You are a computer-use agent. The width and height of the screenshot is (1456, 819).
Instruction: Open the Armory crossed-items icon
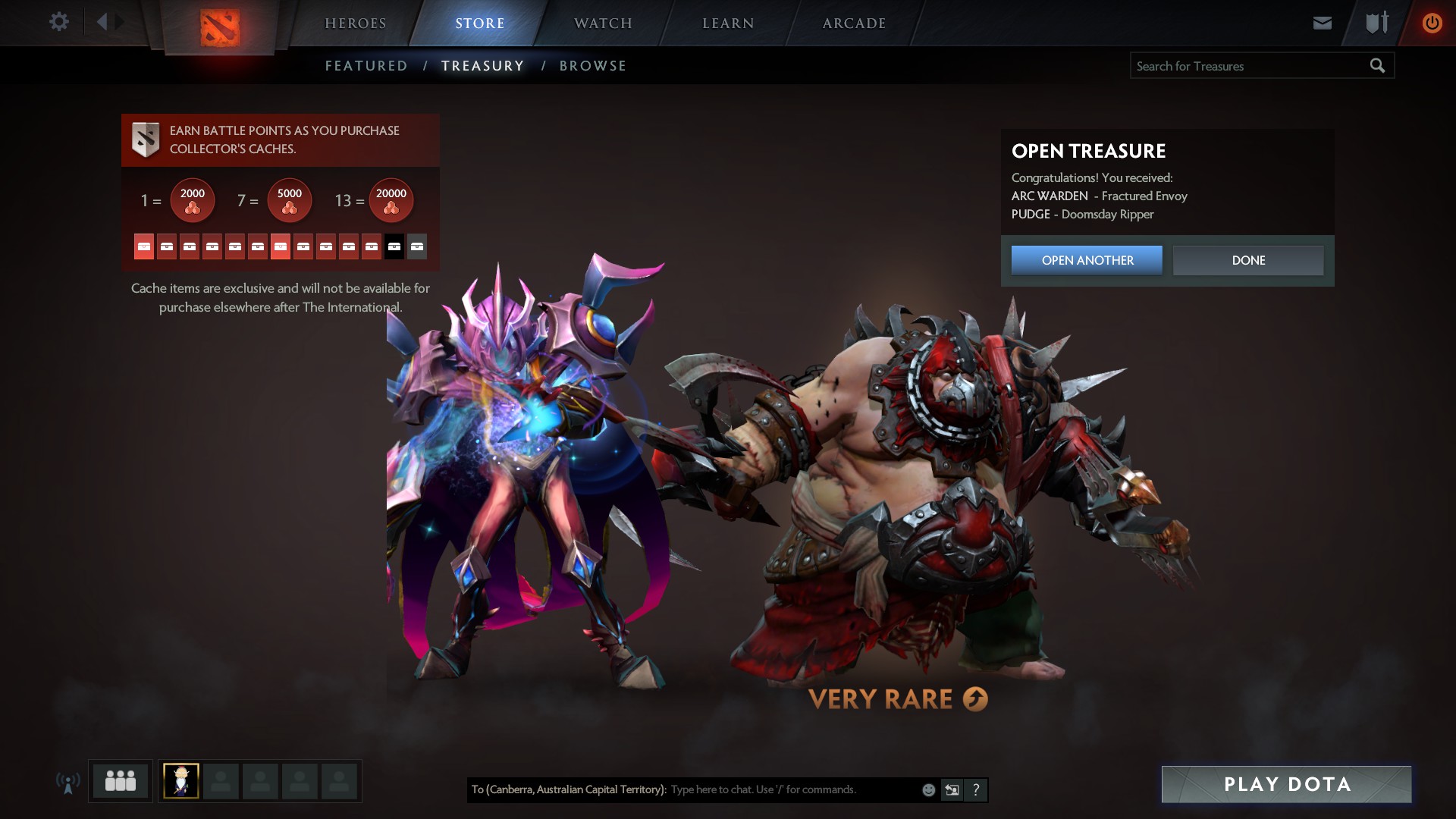[1375, 22]
